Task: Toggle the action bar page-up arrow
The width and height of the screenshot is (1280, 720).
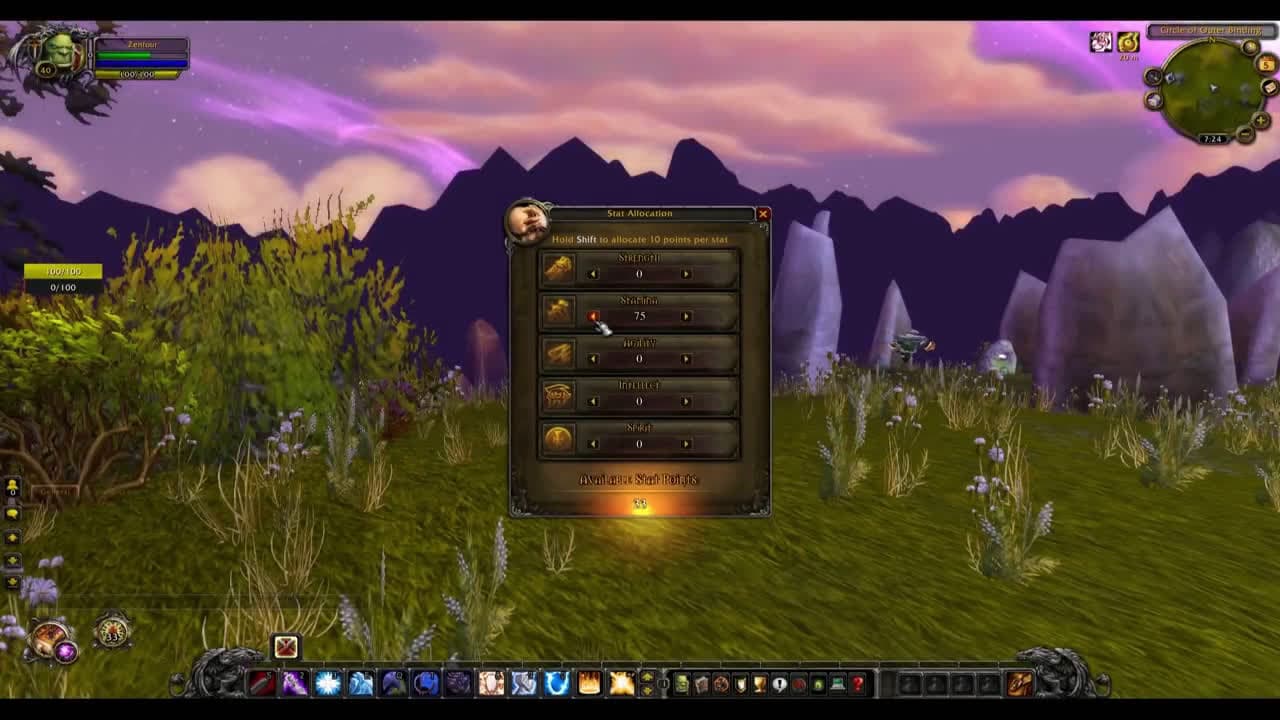Action: click(x=648, y=675)
